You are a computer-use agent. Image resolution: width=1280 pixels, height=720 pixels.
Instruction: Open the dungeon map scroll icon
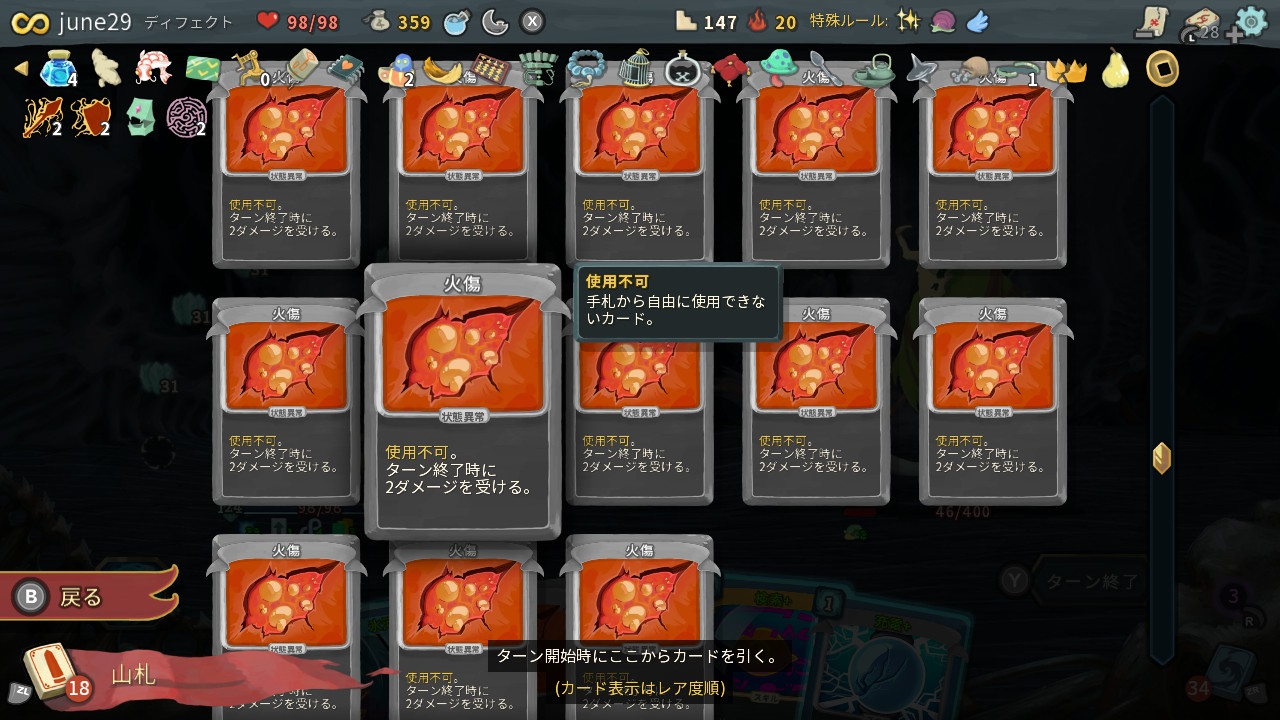coord(1152,19)
